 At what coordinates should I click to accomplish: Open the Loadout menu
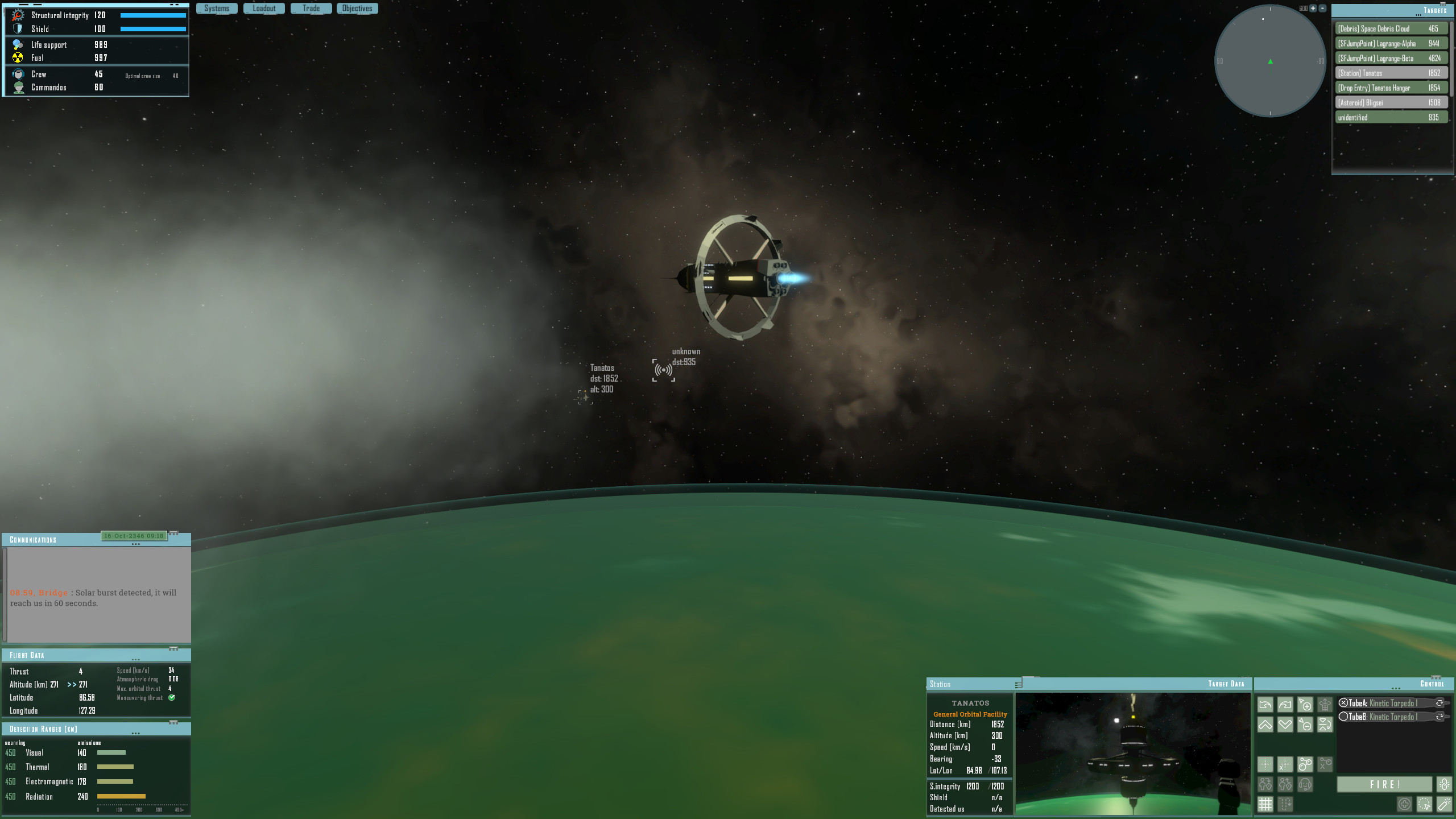[263, 8]
